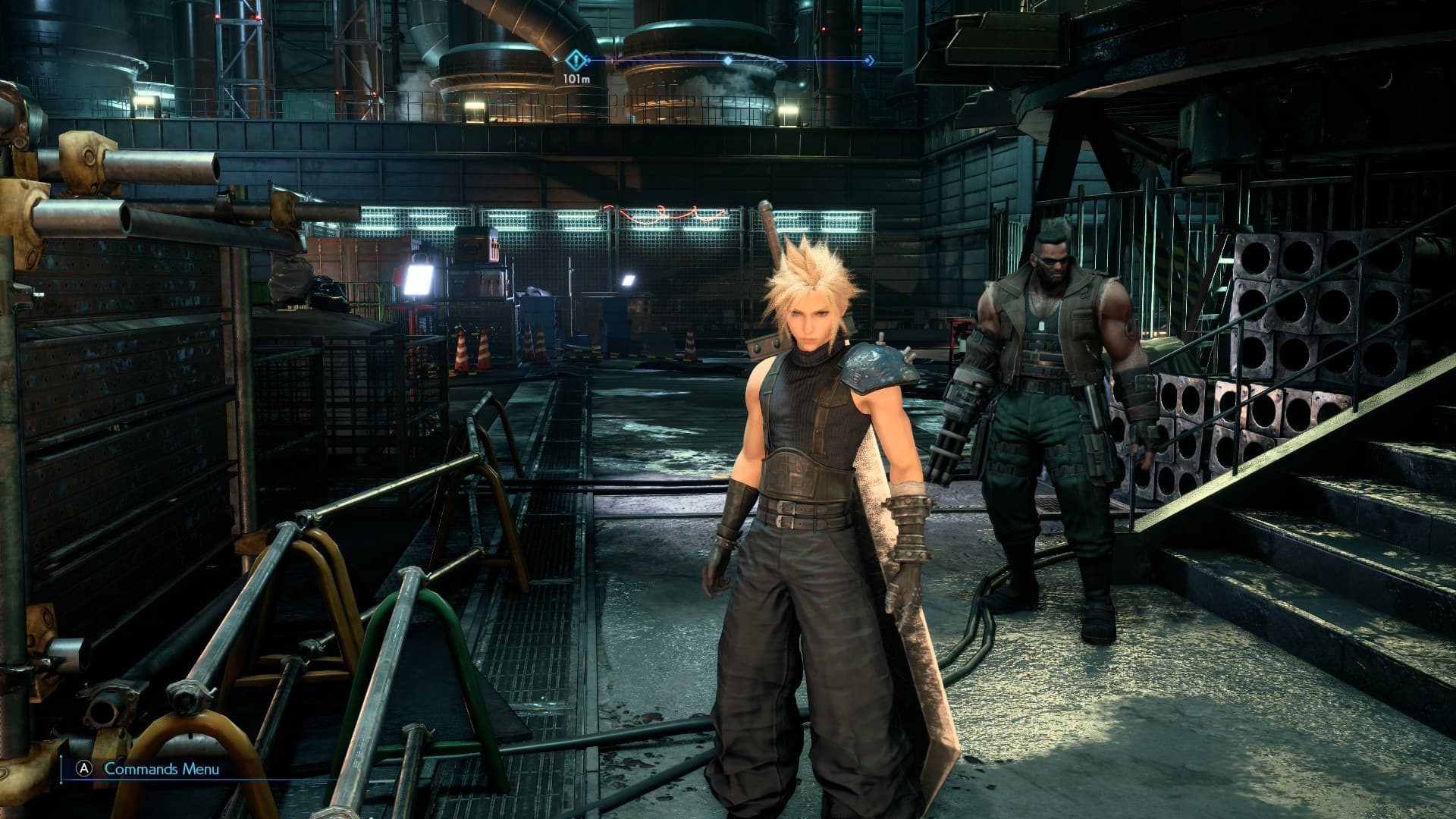Screen dimensions: 1456x819
Task: Select the objective marker on the compass
Action: pos(578,60)
